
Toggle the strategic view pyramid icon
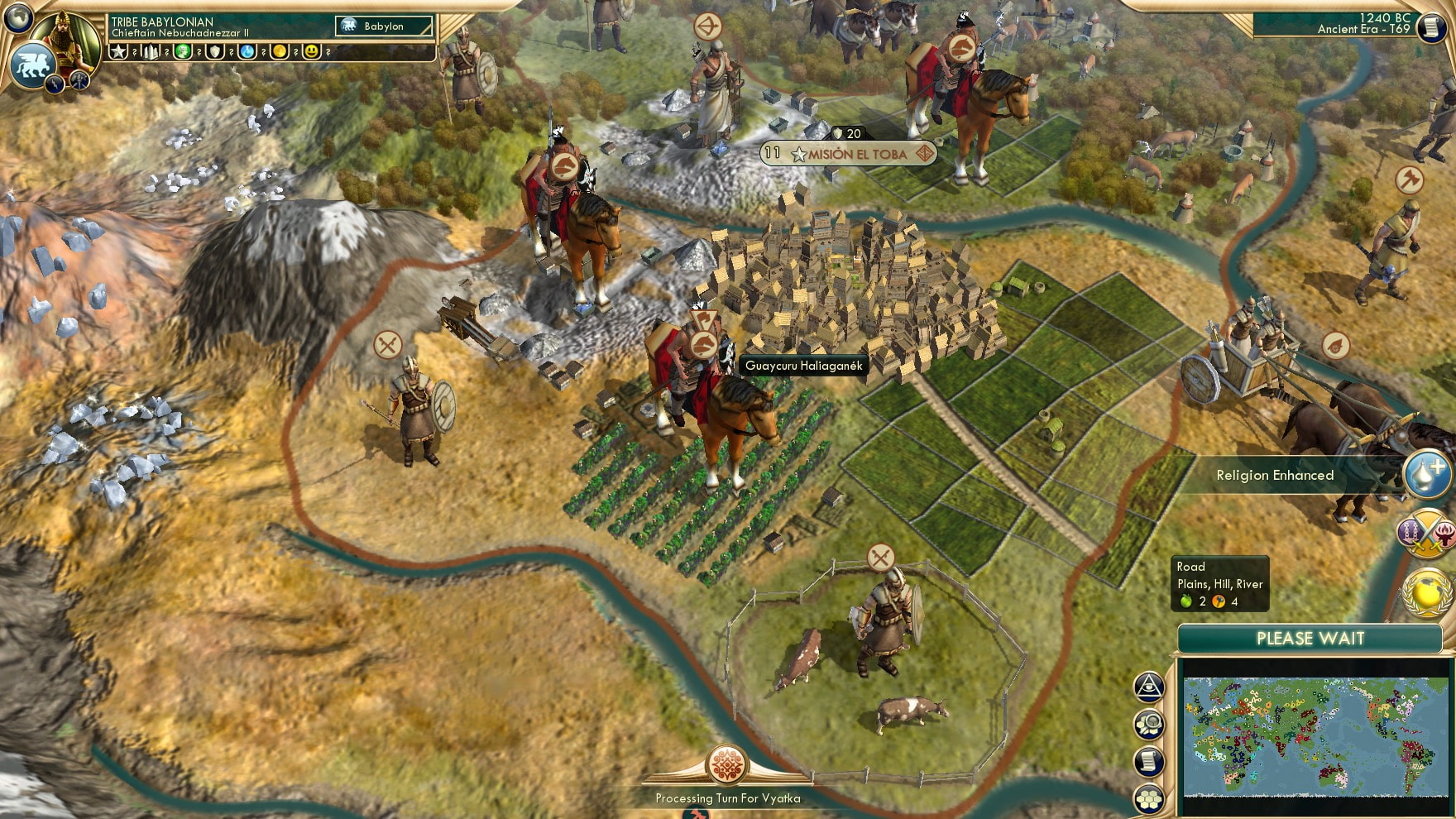coord(1149,687)
